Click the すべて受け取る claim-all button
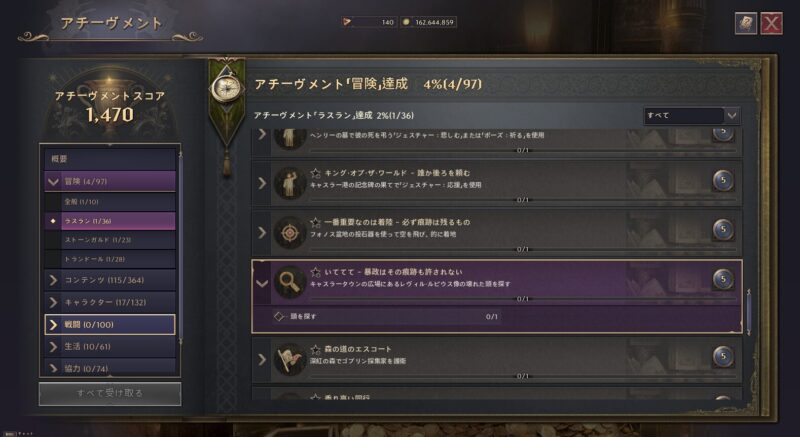 coord(110,393)
